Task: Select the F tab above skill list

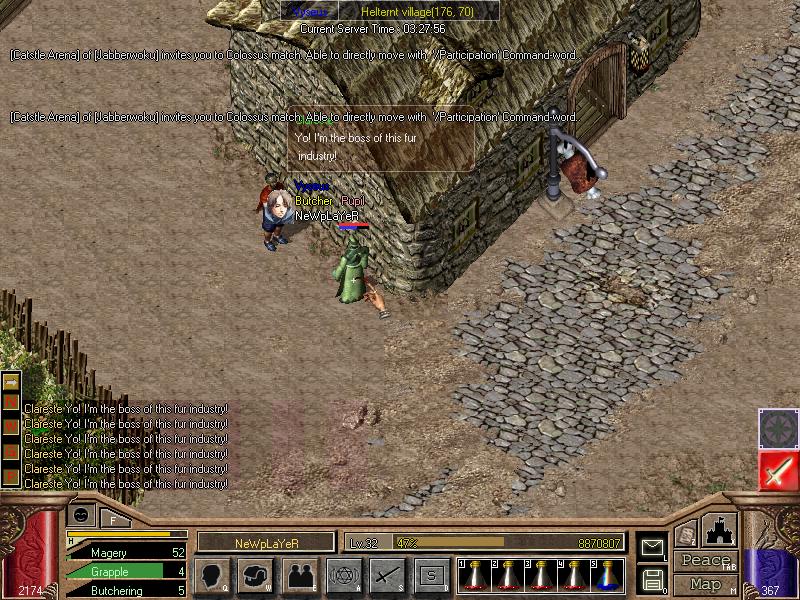Action: point(113,518)
